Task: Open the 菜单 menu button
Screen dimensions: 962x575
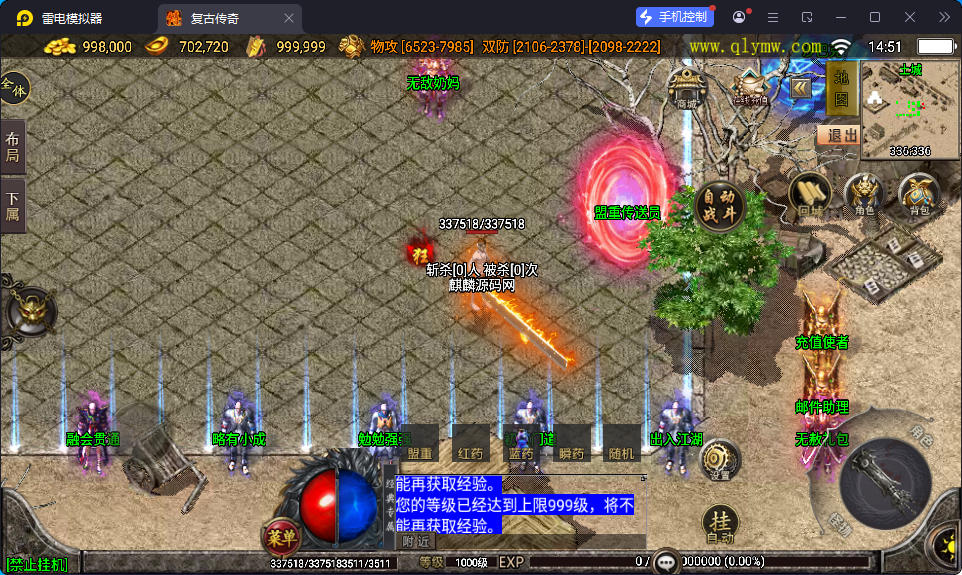Action: tap(281, 538)
